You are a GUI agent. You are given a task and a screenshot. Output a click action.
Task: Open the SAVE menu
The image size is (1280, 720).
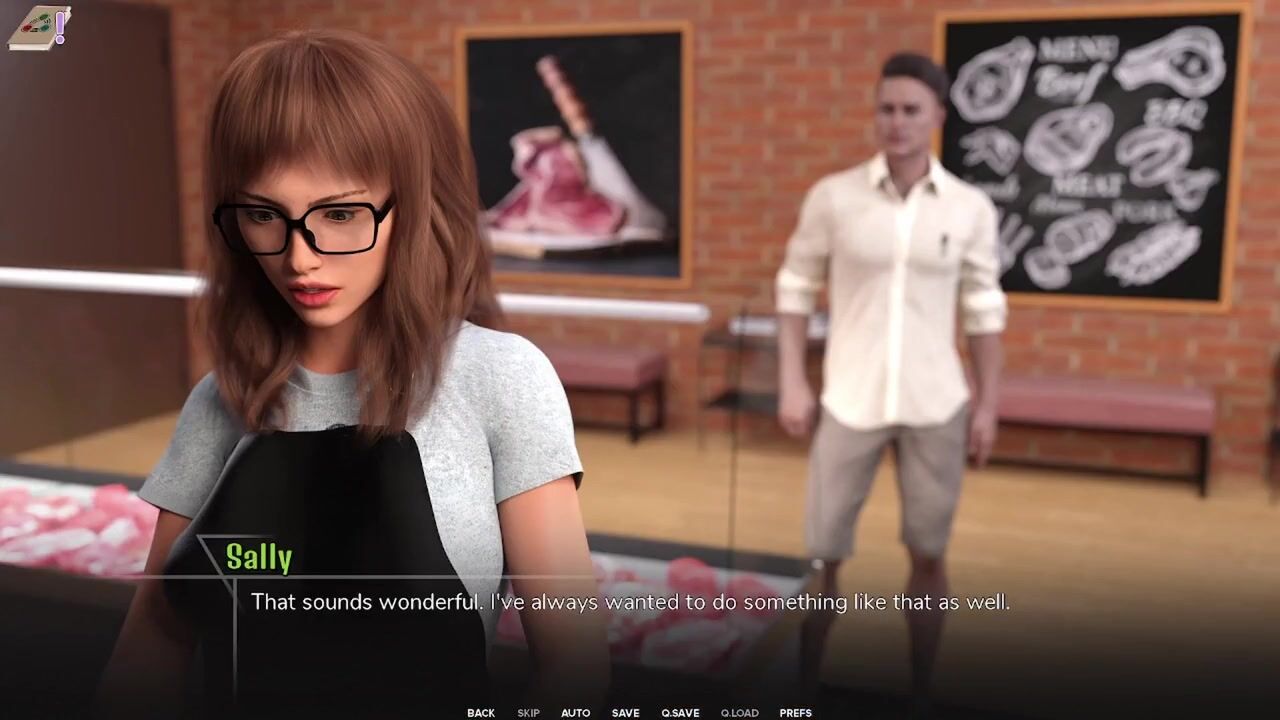(x=626, y=713)
